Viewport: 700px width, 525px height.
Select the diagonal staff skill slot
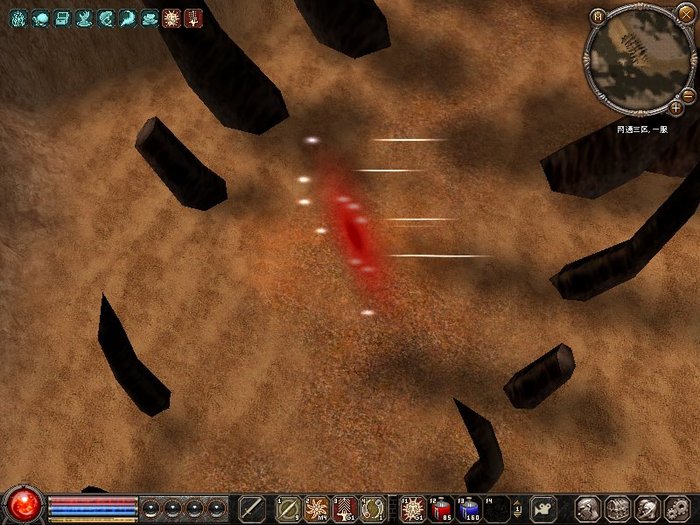(289, 507)
